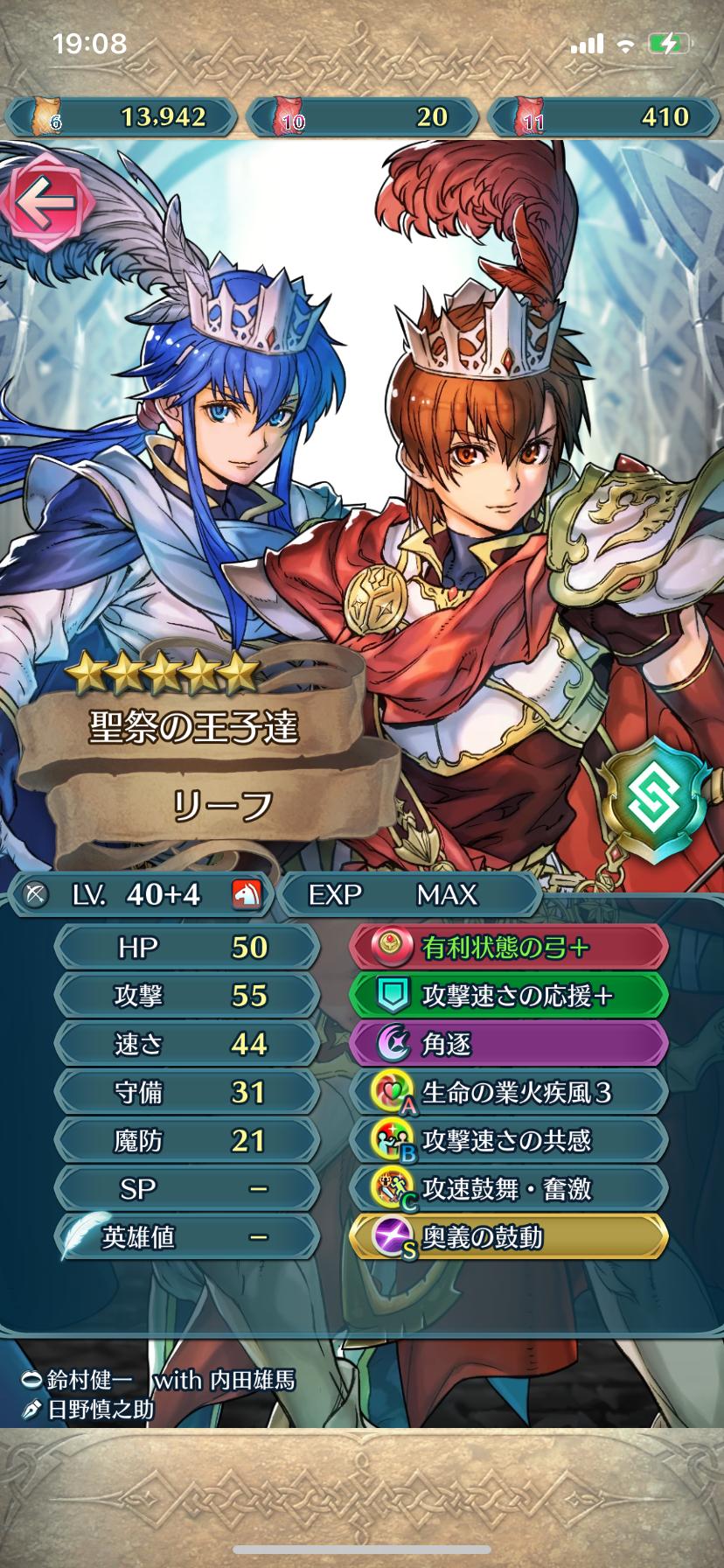Tap the 英雄値 hero merit row
724x1568 pixels.
[186, 1237]
